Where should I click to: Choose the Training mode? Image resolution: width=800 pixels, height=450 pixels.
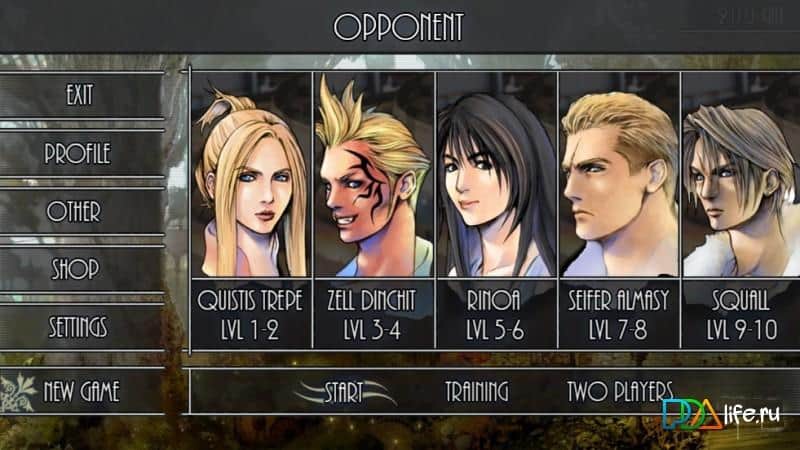pos(476,391)
